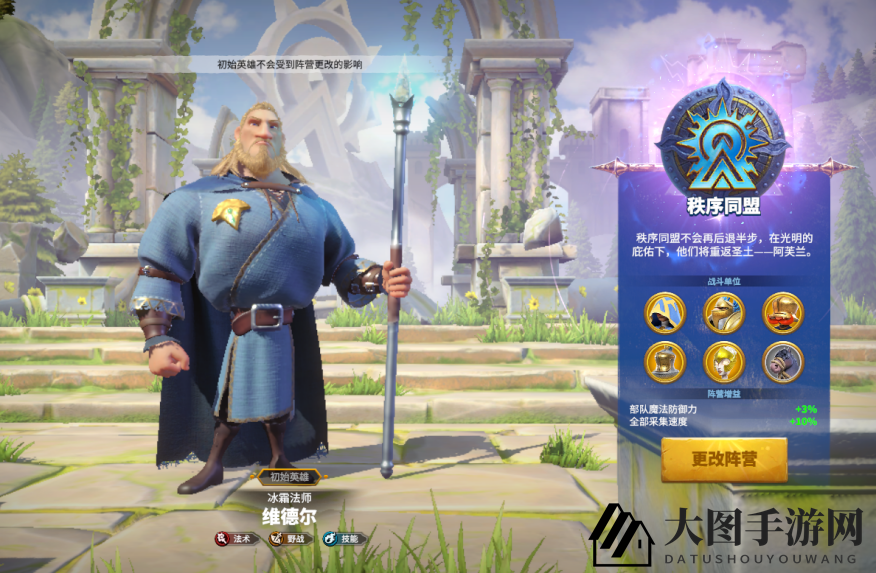Select the blue hooded mage unit icon
This screenshot has height=573, width=876.
point(664,313)
